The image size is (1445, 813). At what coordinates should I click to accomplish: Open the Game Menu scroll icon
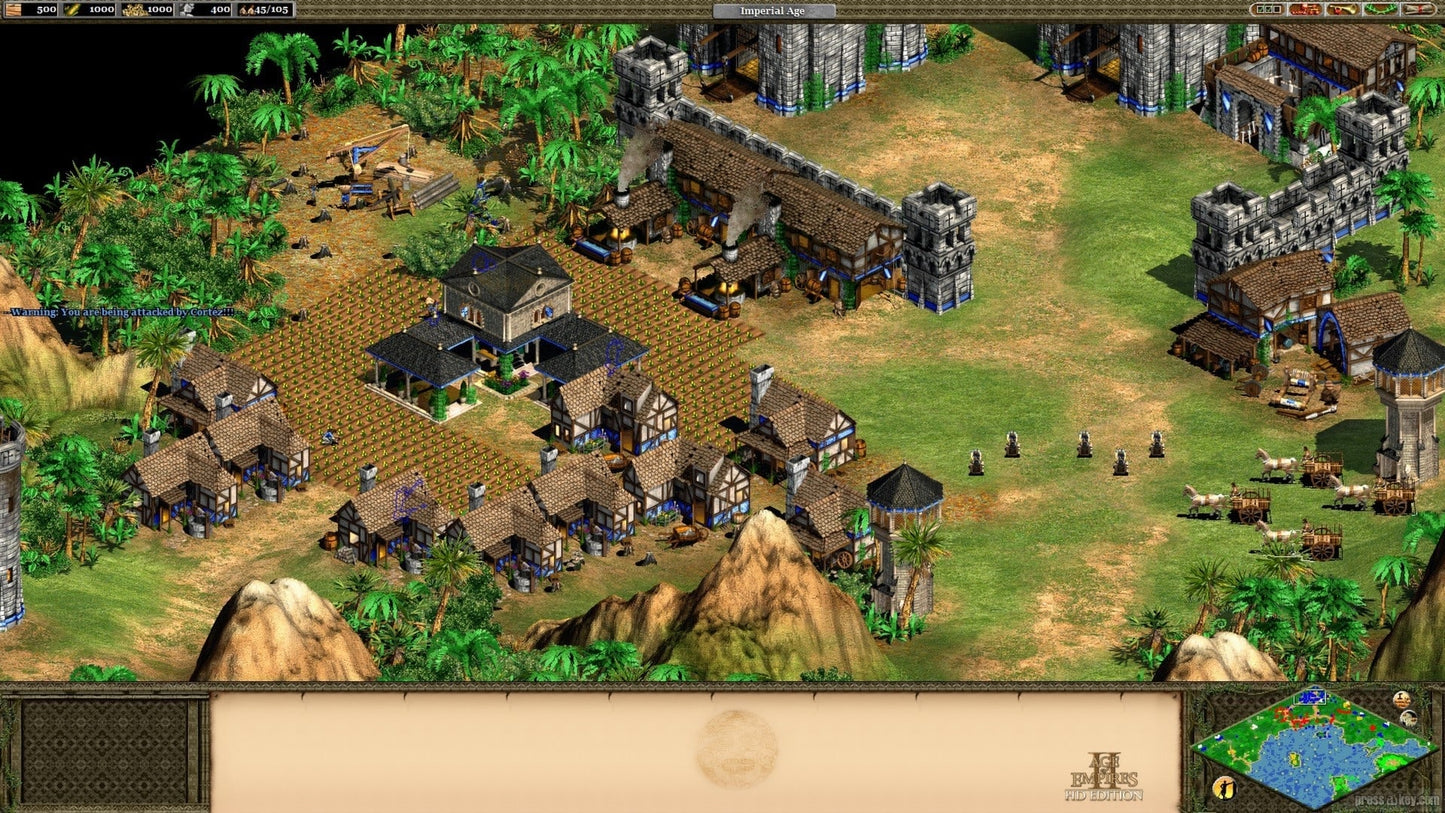pyautogui.click(x=1419, y=9)
